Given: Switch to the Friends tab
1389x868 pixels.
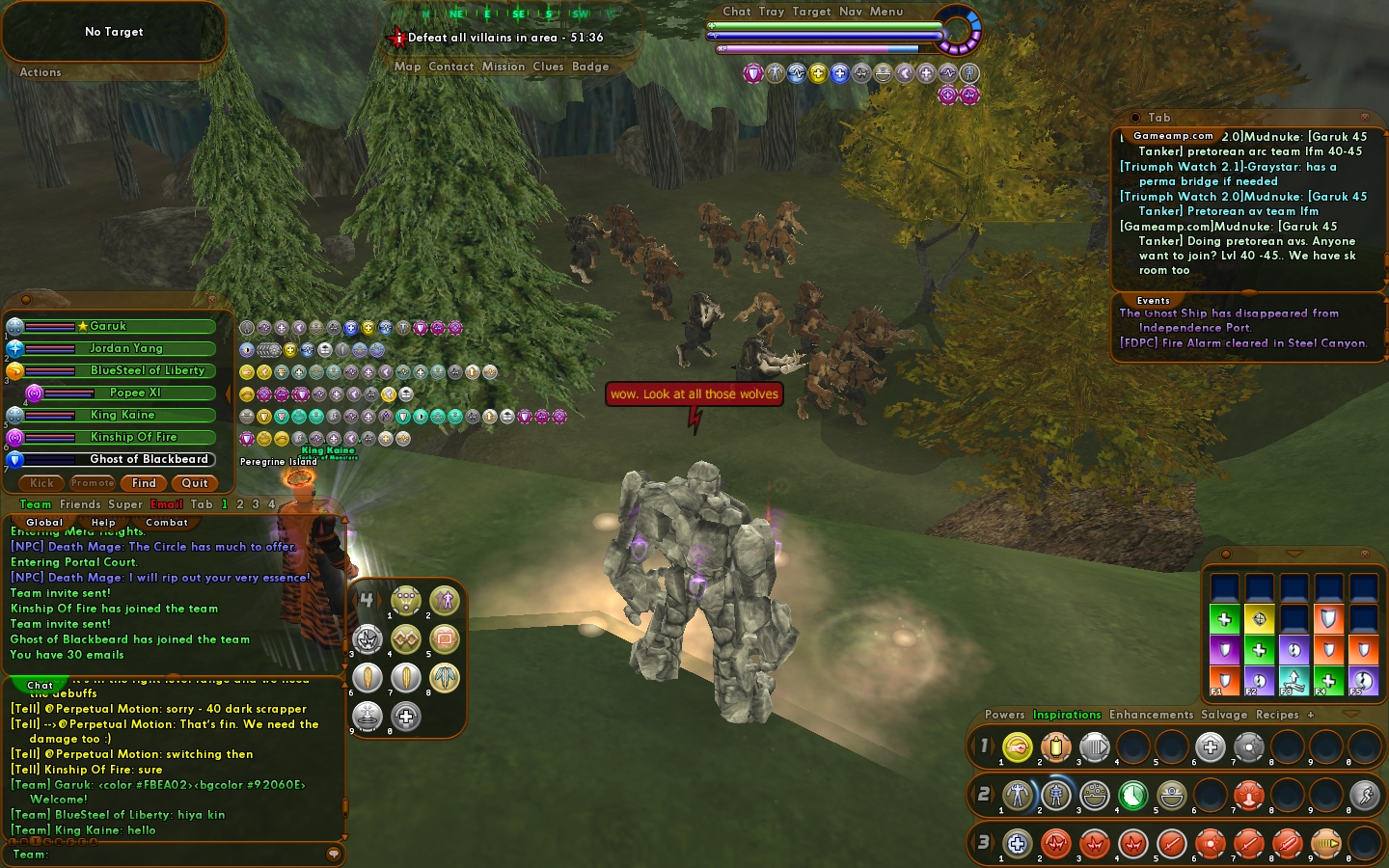Looking at the screenshot, I should tap(80, 504).
